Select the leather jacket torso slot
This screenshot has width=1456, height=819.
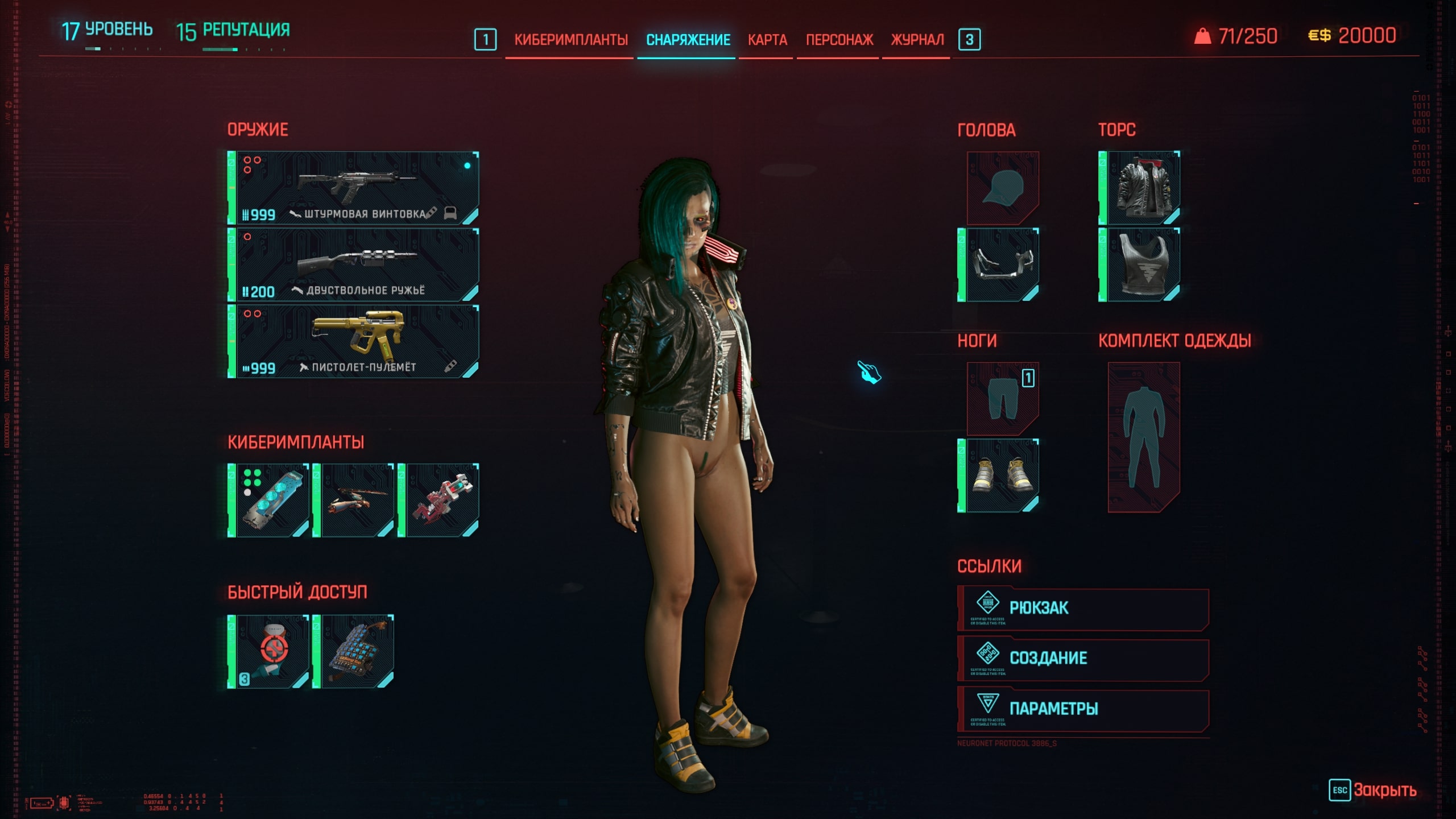[x=1140, y=188]
